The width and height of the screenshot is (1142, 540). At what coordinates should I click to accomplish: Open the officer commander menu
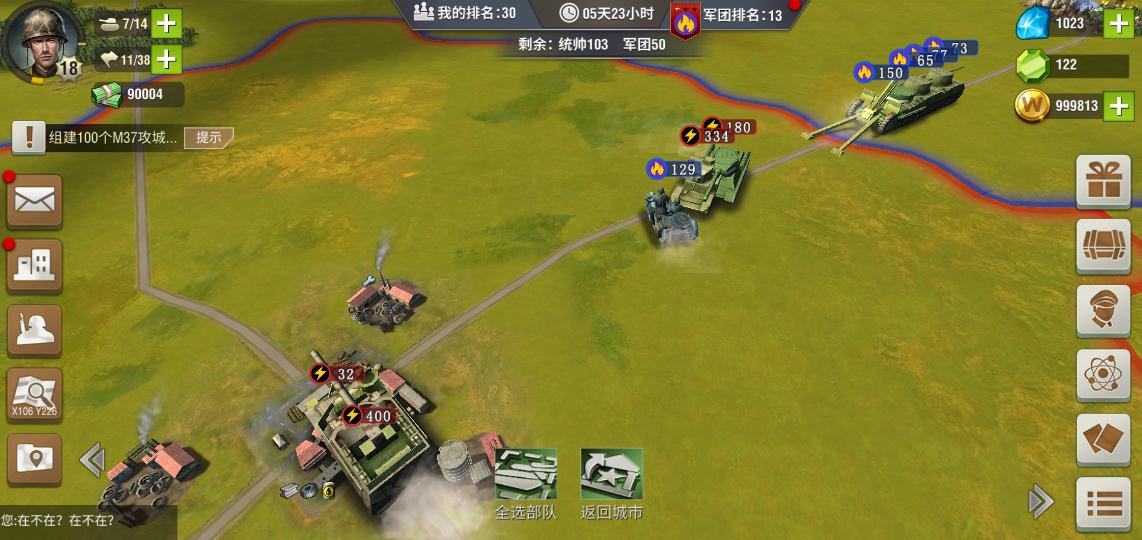1103,310
